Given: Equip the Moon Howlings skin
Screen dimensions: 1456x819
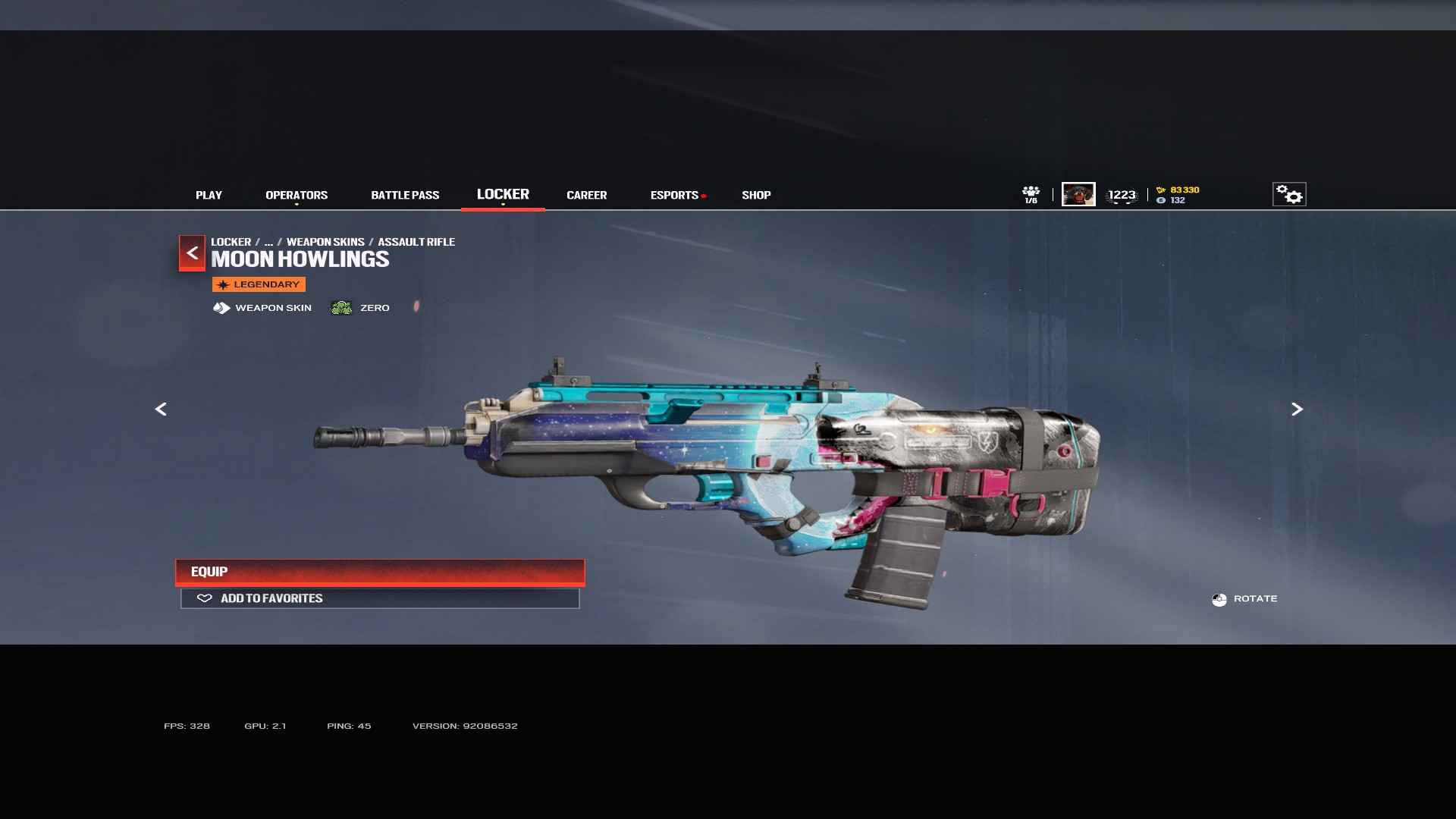Looking at the screenshot, I should 380,572.
